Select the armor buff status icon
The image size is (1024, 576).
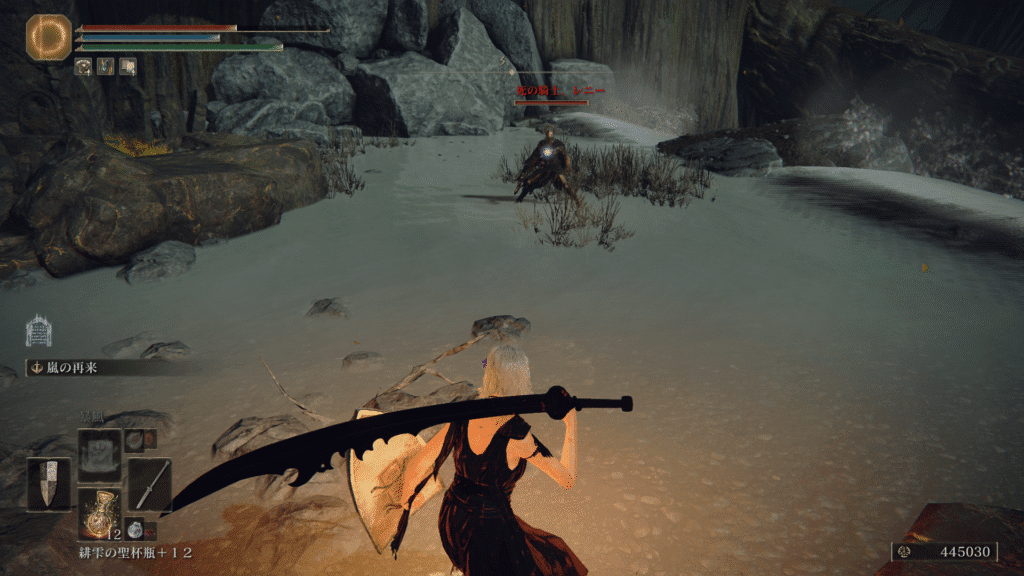(x=84, y=66)
